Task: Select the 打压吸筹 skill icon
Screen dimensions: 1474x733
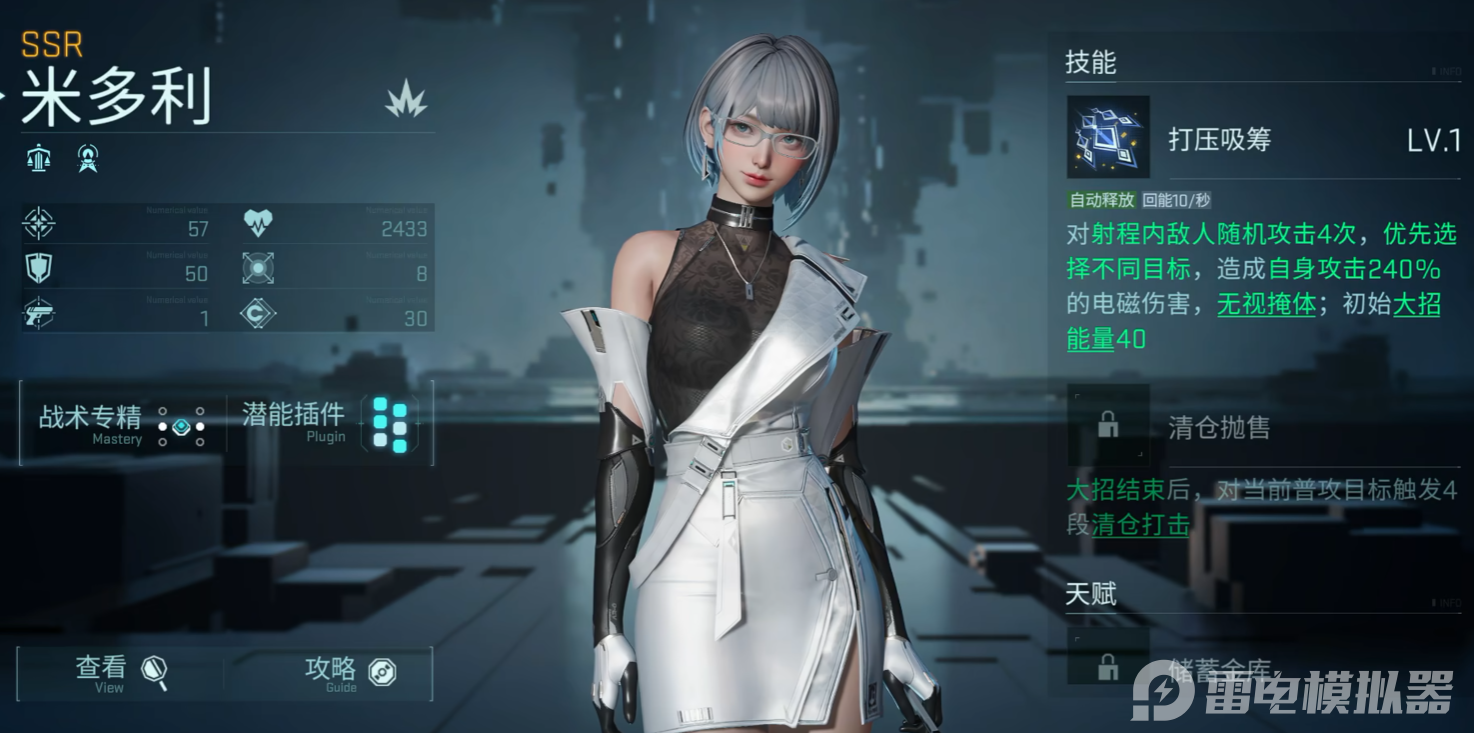Action: click(x=1108, y=137)
